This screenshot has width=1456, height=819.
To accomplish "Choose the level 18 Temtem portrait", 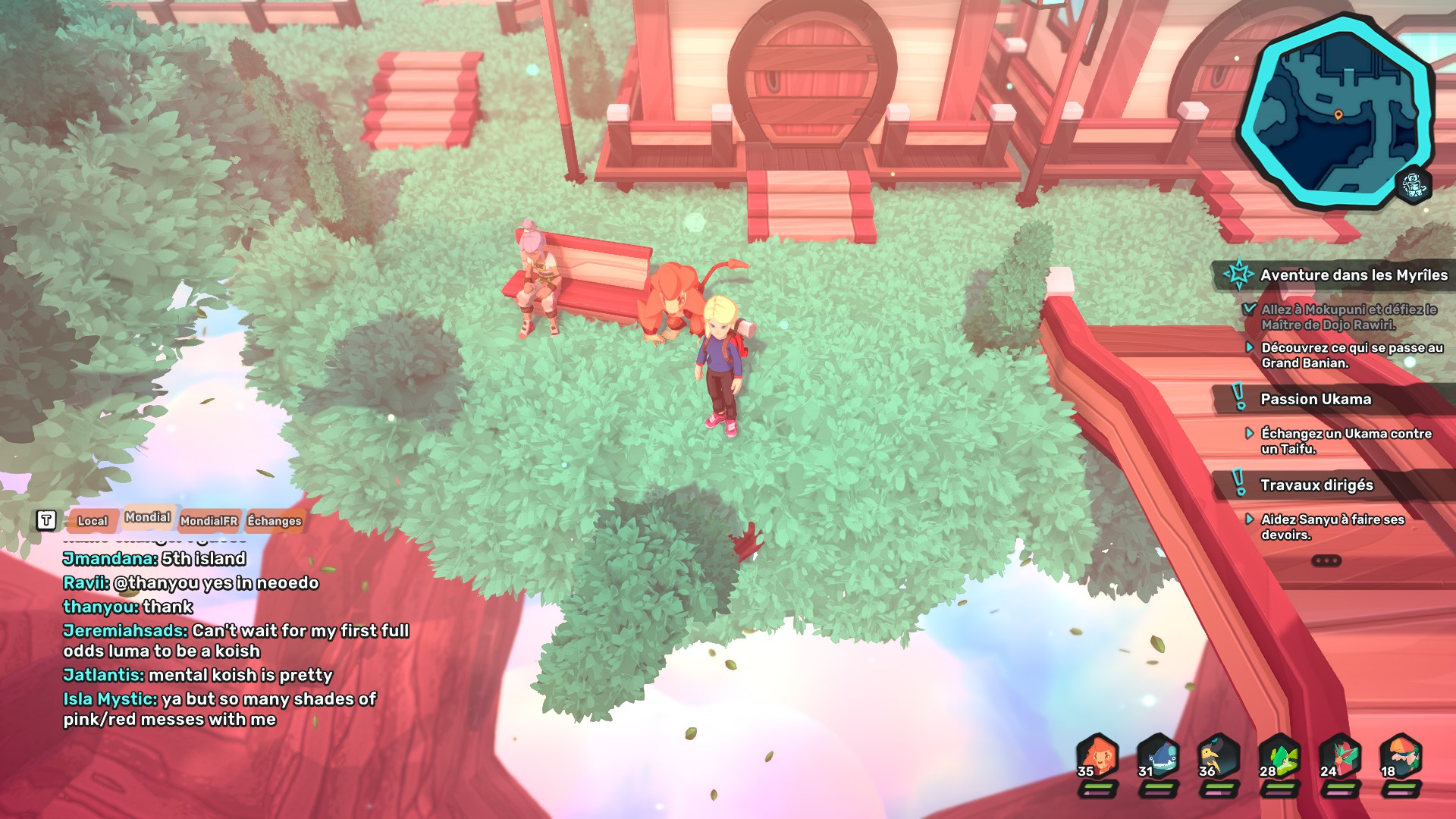I will [x=1401, y=757].
